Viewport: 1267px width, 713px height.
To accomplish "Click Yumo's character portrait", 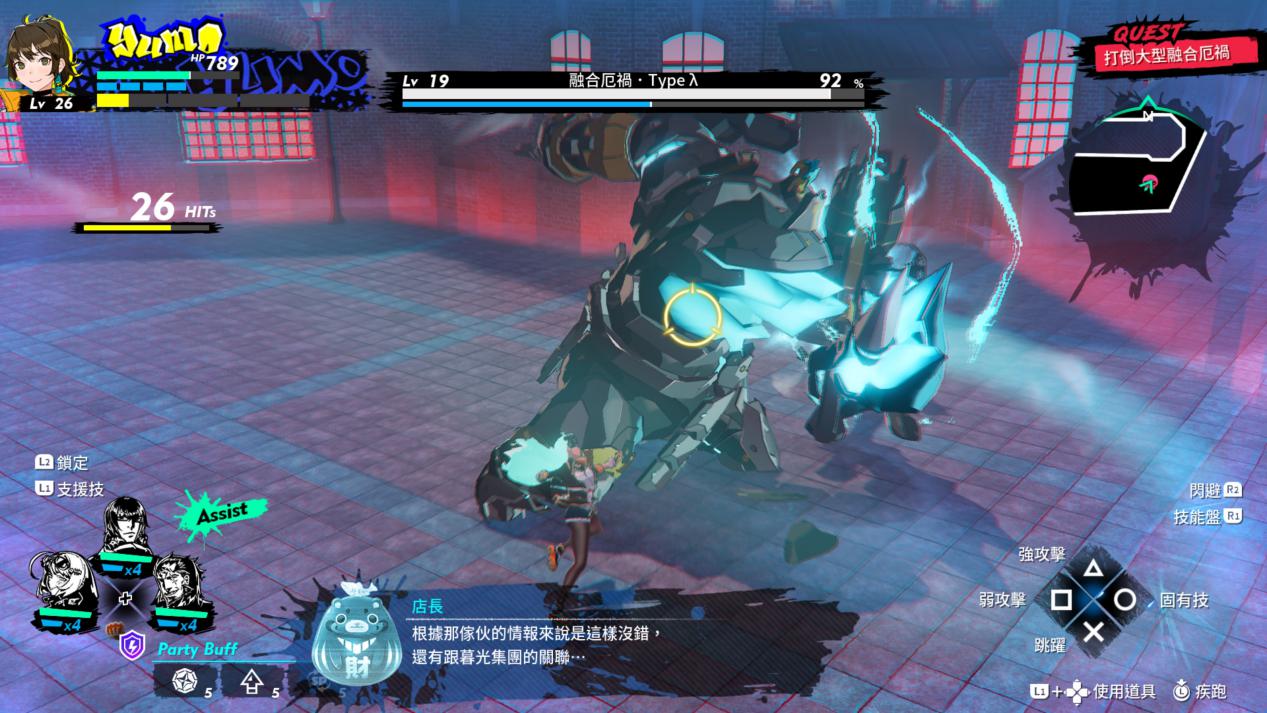I will 39,56.
